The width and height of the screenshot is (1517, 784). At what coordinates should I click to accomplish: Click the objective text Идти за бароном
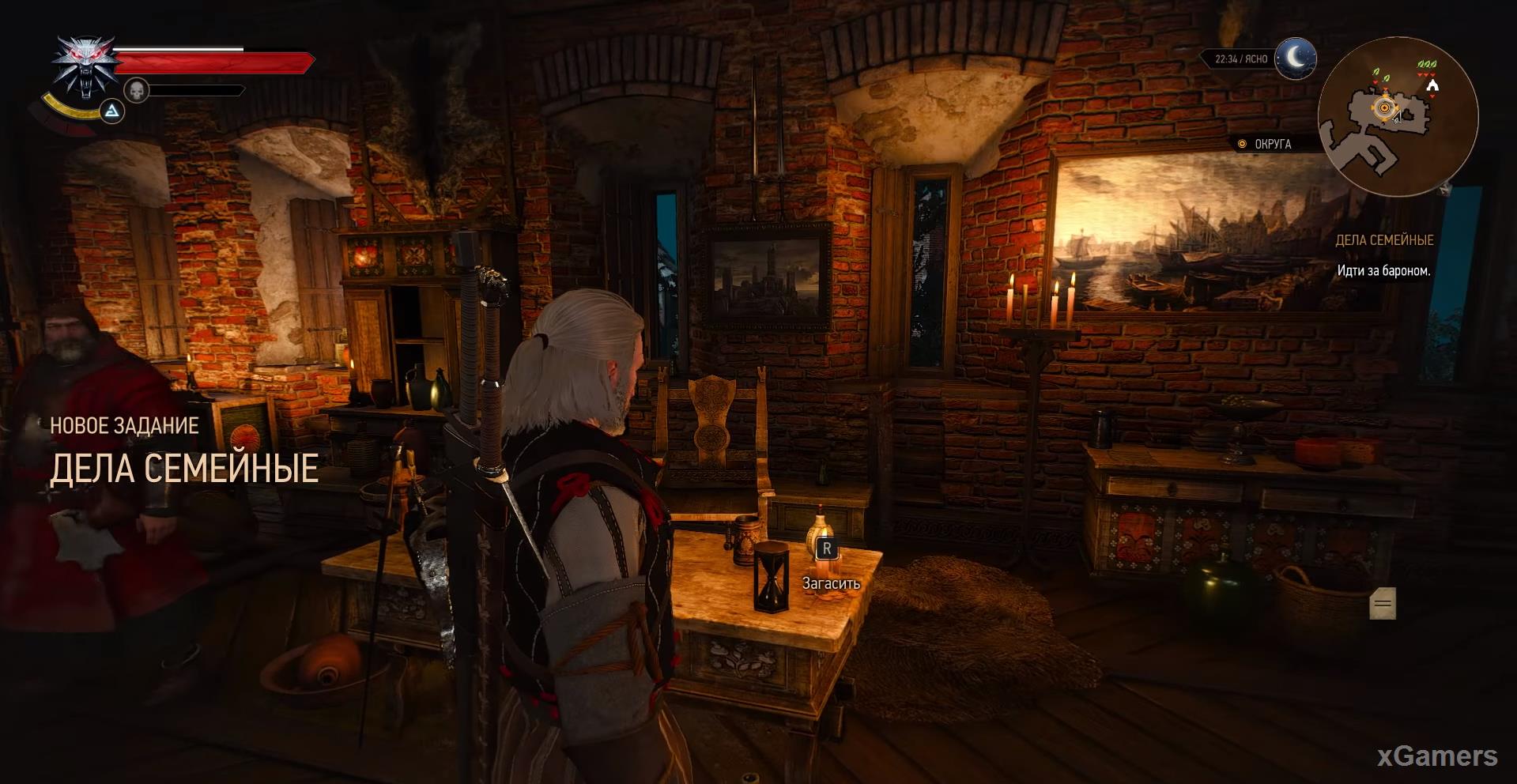(x=1383, y=271)
